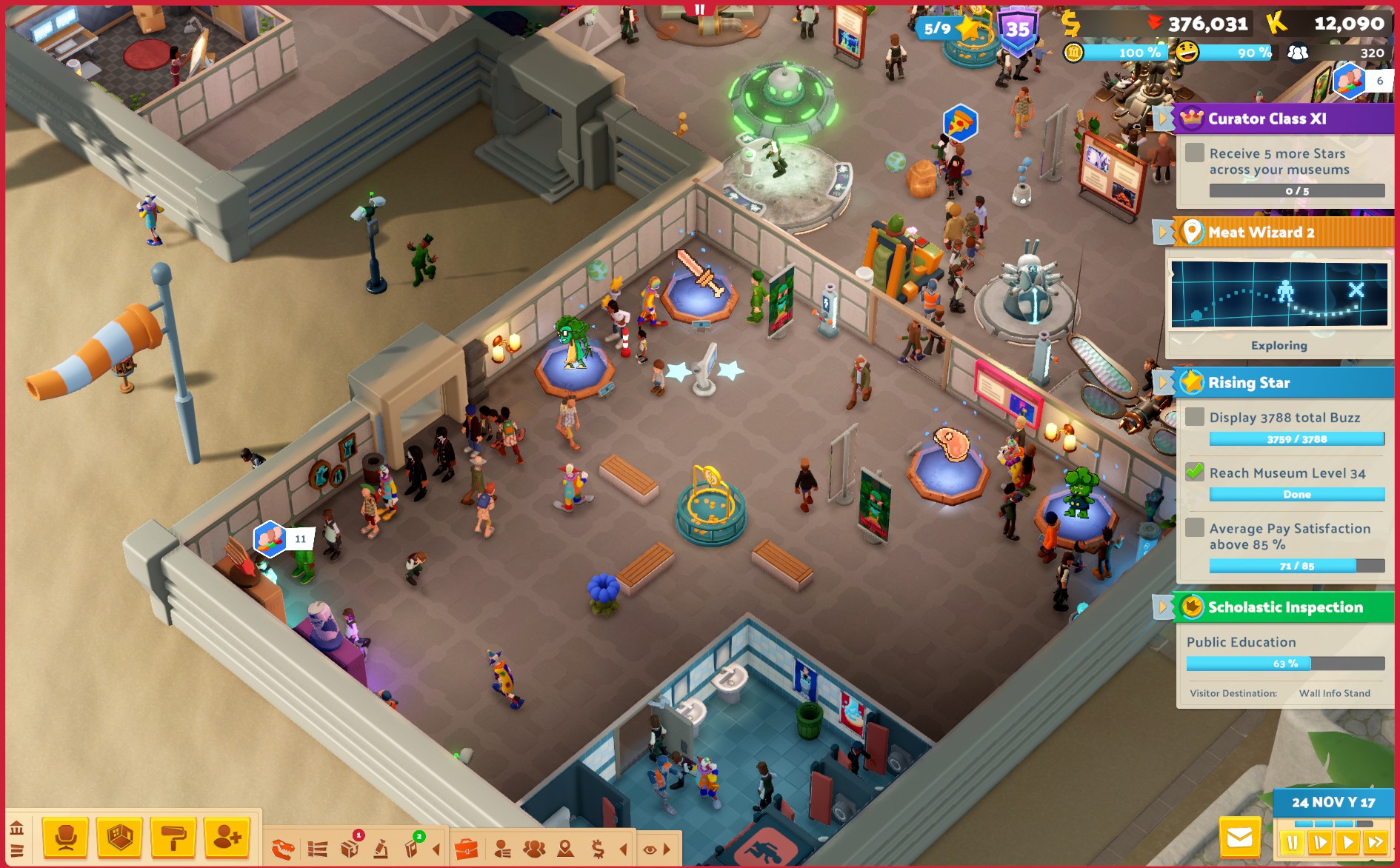Open the dinosaur skull exhibits menu

(282, 849)
